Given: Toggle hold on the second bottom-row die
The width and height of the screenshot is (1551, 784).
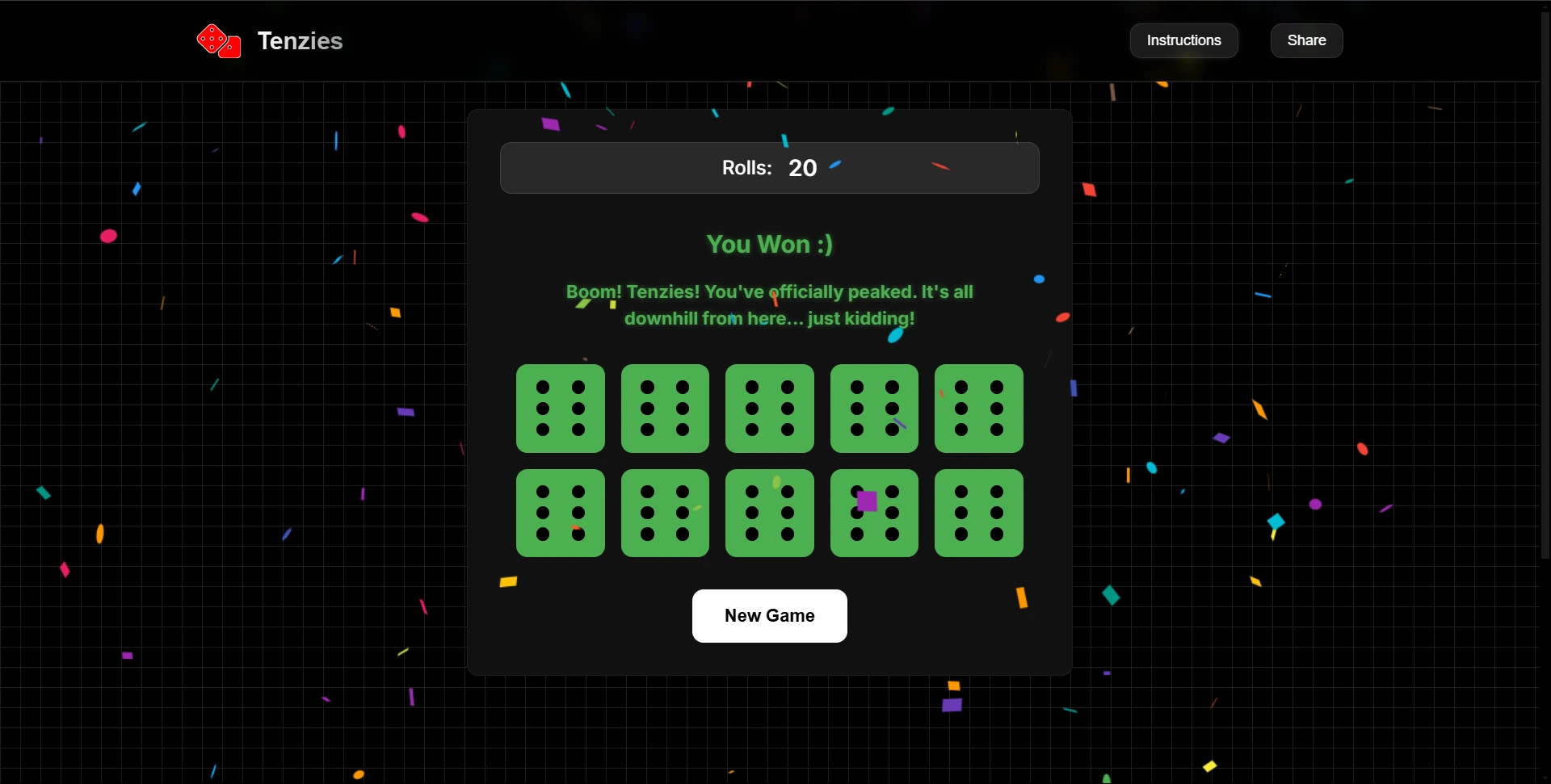Looking at the screenshot, I should (664, 514).
